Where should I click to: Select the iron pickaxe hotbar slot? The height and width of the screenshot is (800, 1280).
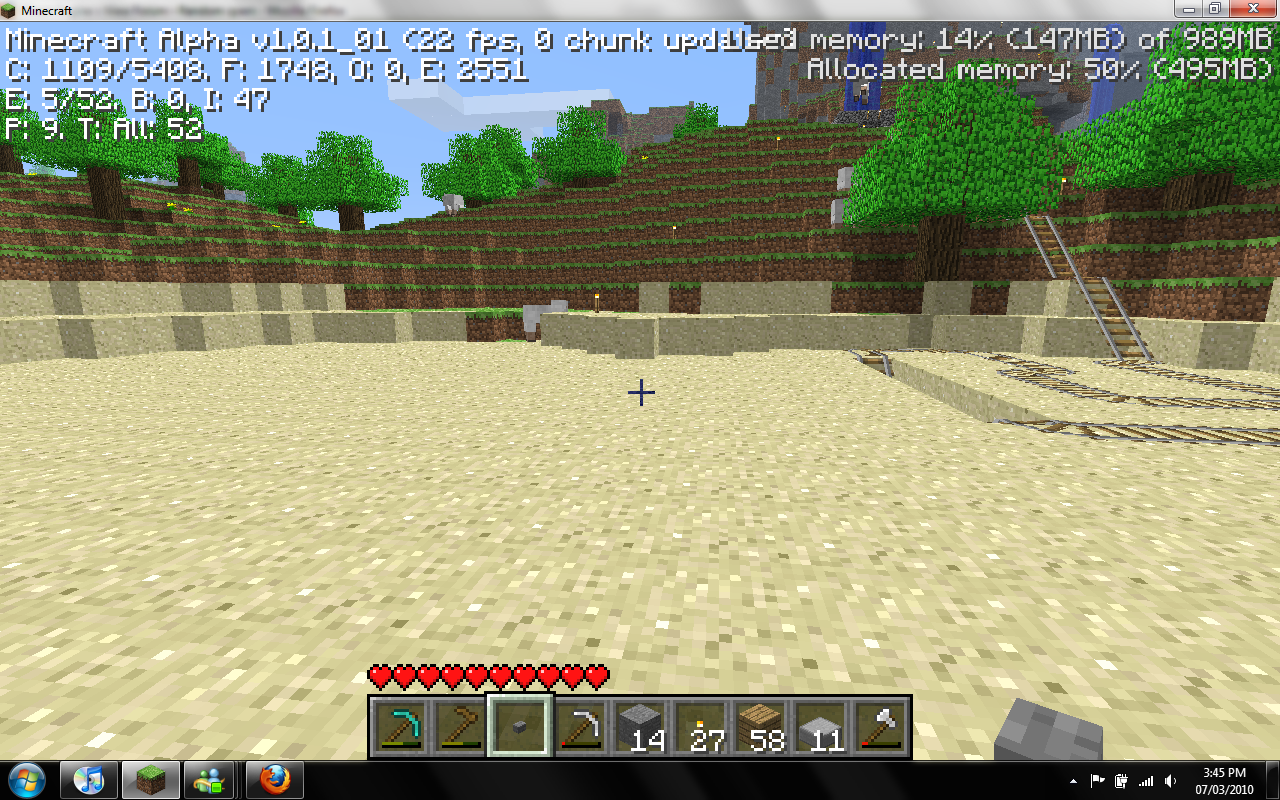[x=582, y=728]
